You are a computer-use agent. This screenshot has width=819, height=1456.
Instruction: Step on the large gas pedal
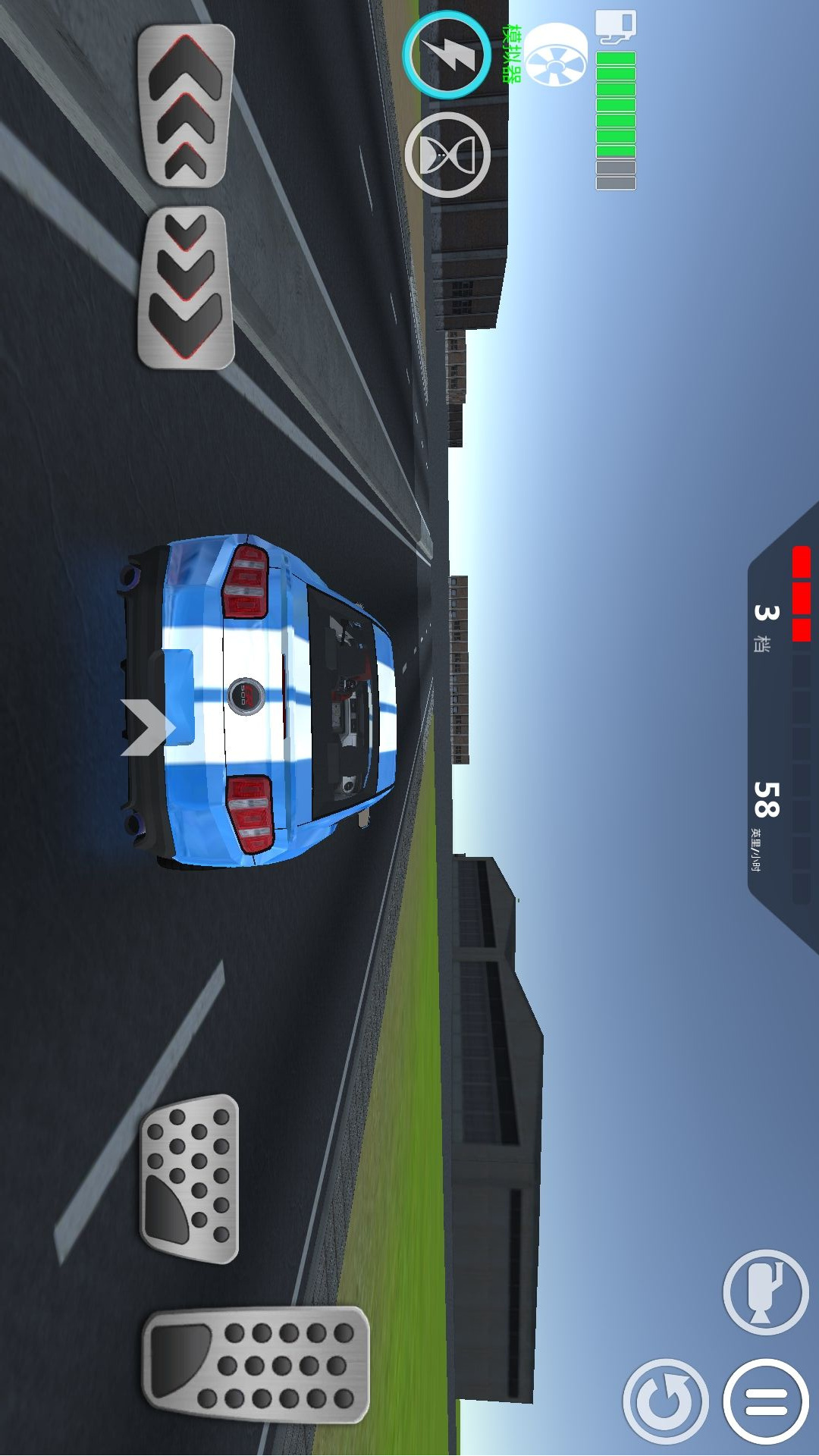(x=256, y=1363)
